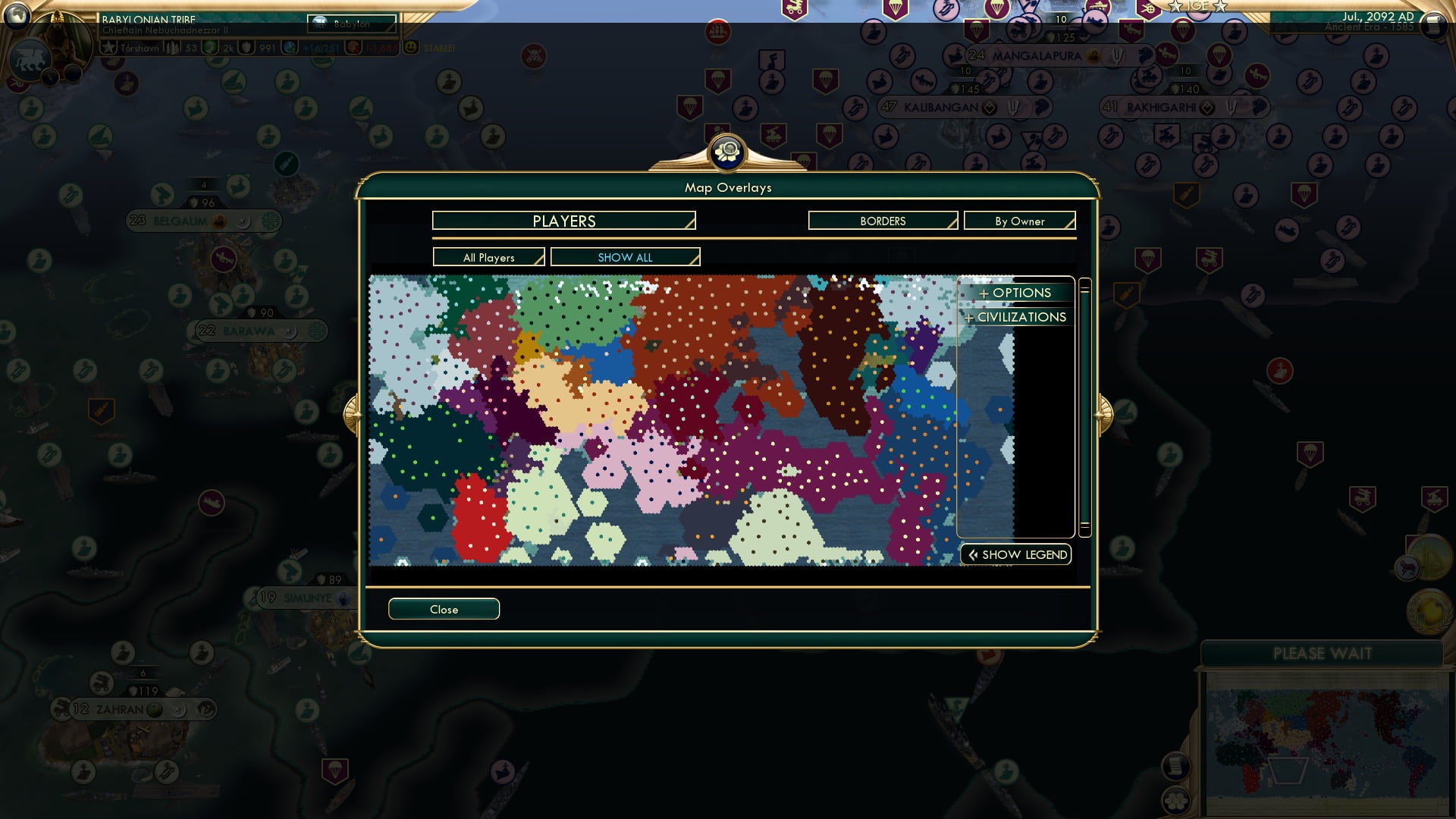Open the BORDERS overlay menu
This screenshot has width=1456, height=819.
pyautogui.click(x=882, y=221)
